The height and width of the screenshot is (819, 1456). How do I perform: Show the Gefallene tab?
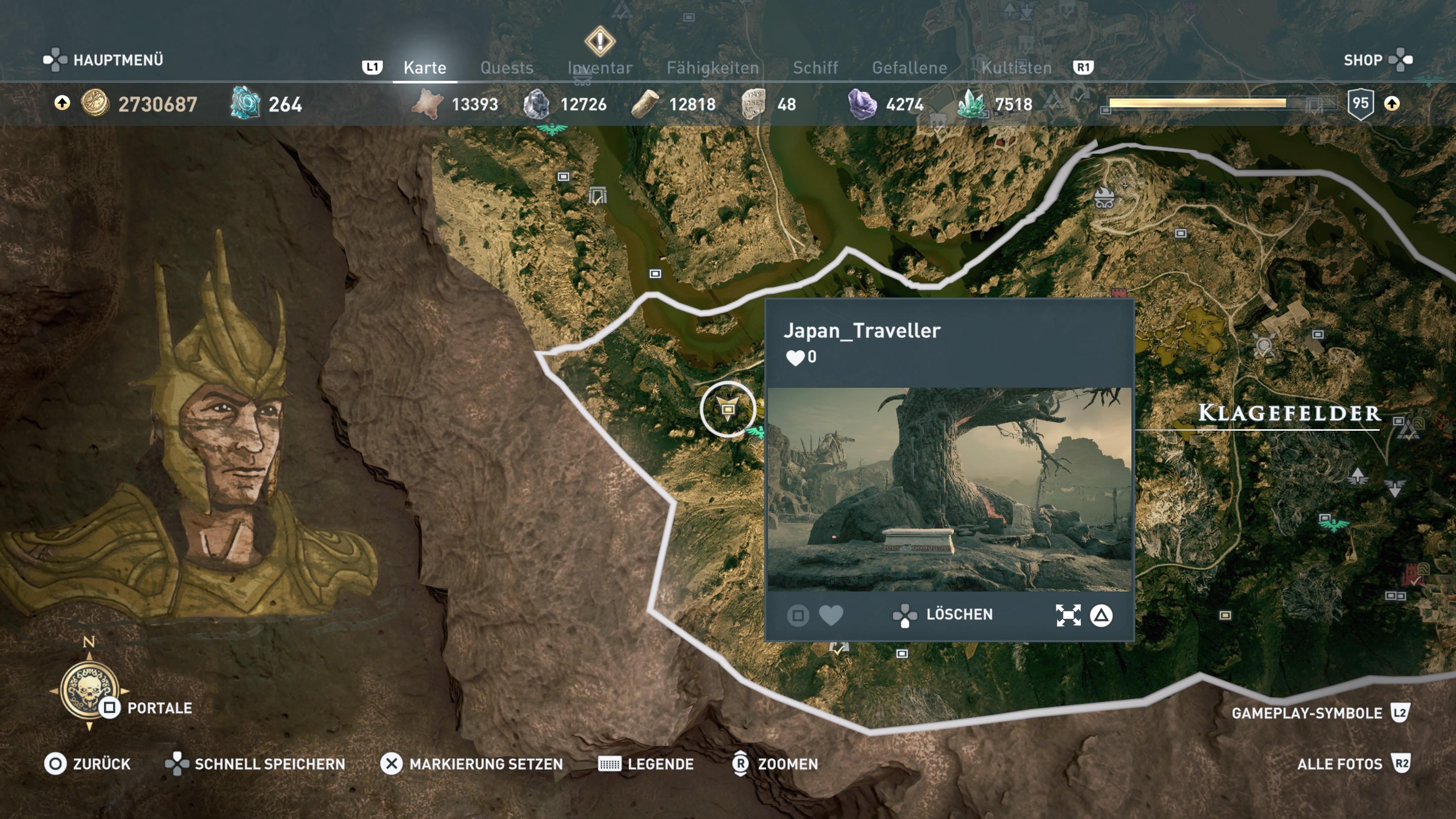(909, 68)
